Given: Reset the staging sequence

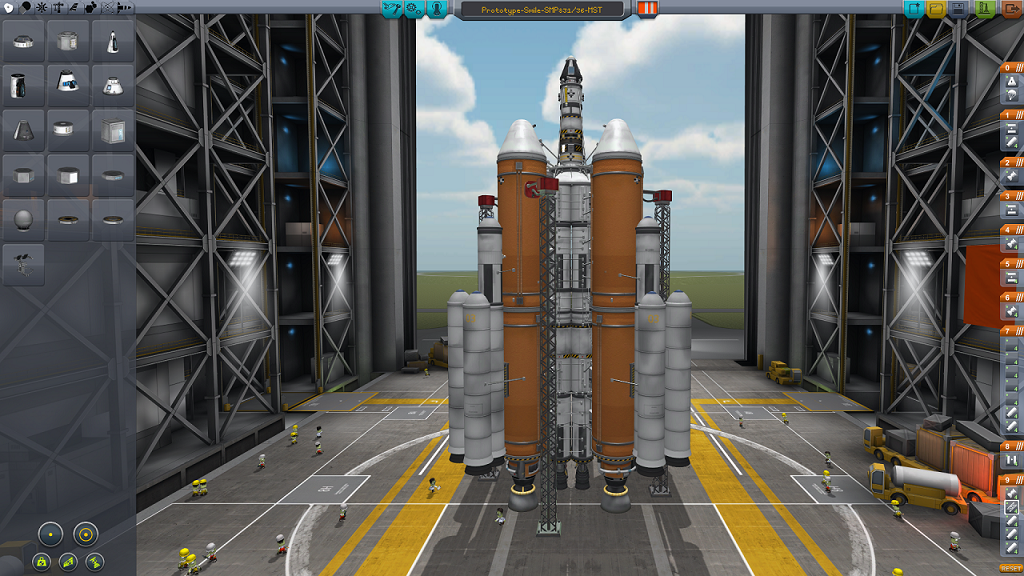Looking at the screenshot, I should point(1010,568).
